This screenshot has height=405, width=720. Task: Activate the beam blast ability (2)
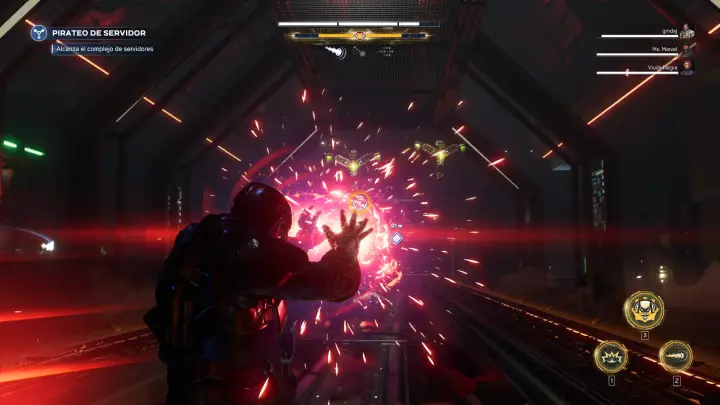[675, 356]
